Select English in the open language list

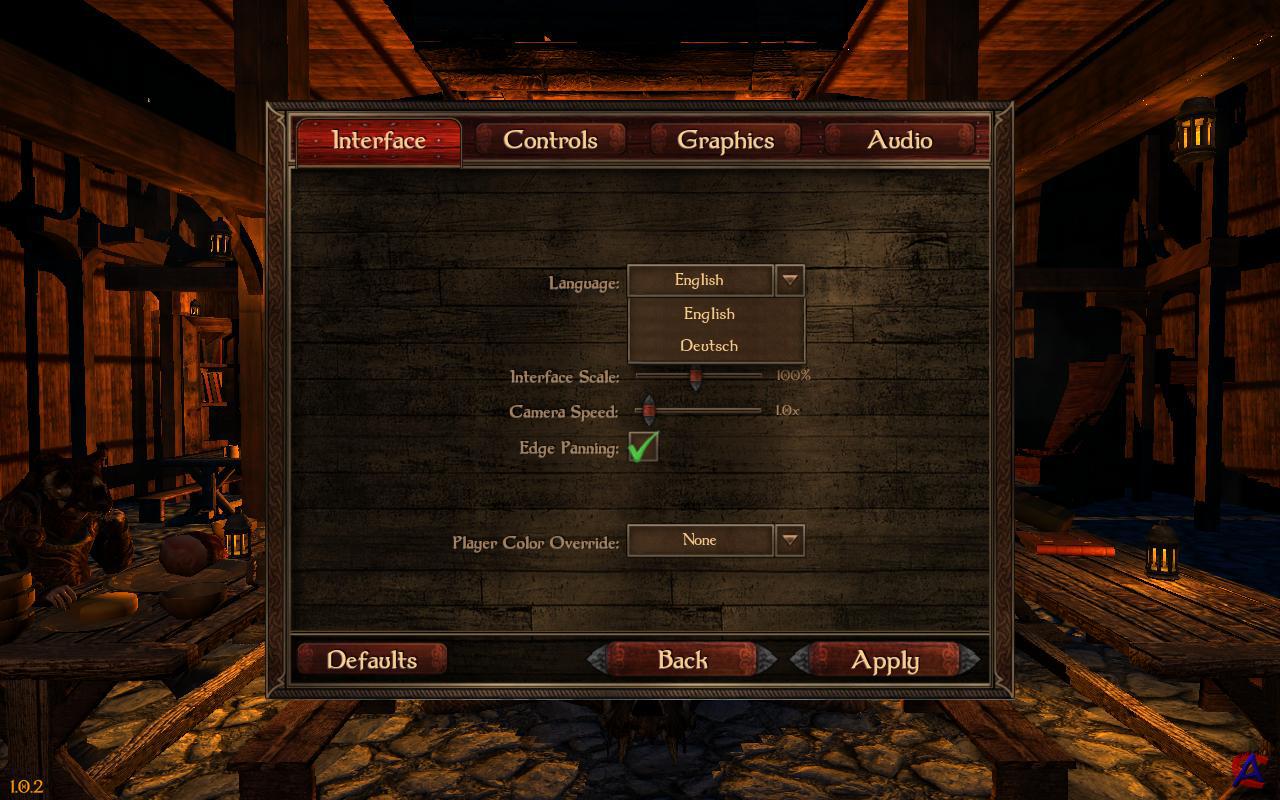pos(709,314)
